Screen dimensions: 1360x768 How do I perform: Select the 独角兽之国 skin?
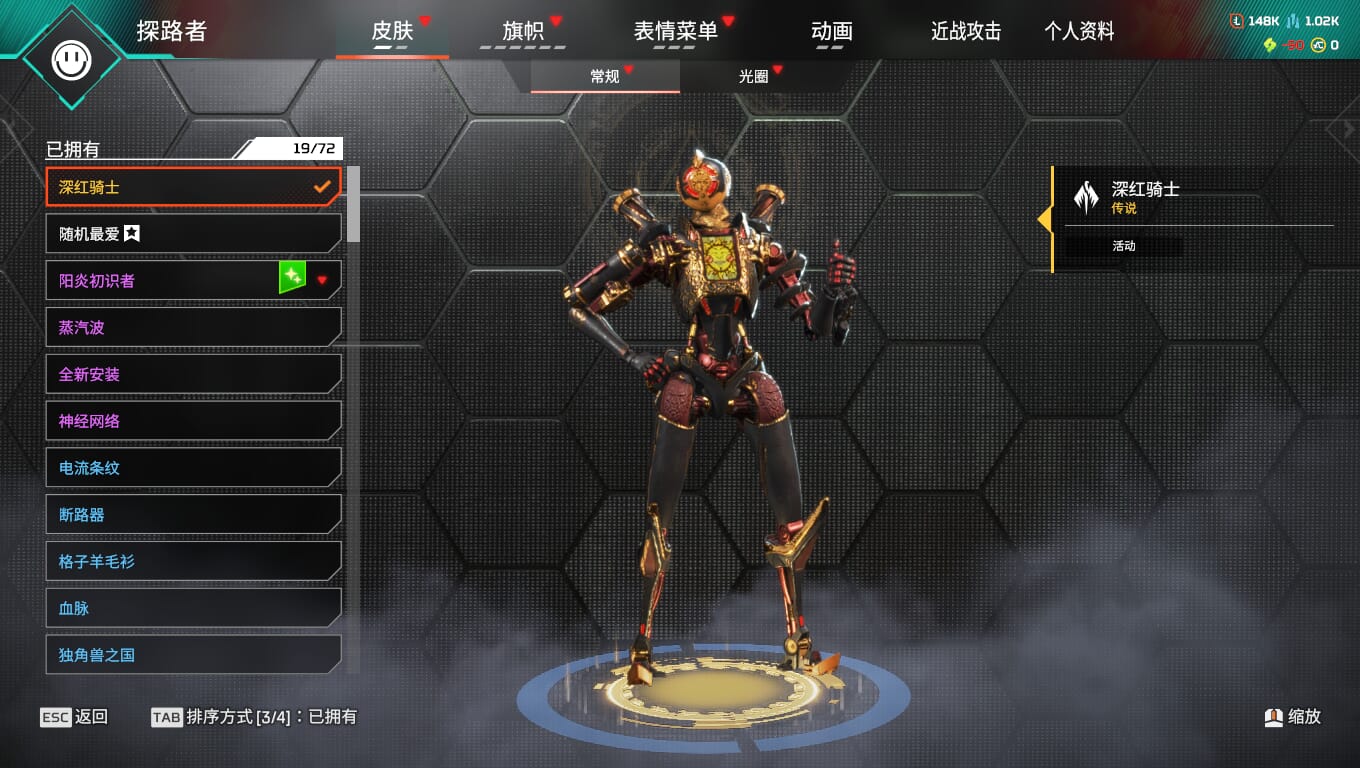point(193,655)
